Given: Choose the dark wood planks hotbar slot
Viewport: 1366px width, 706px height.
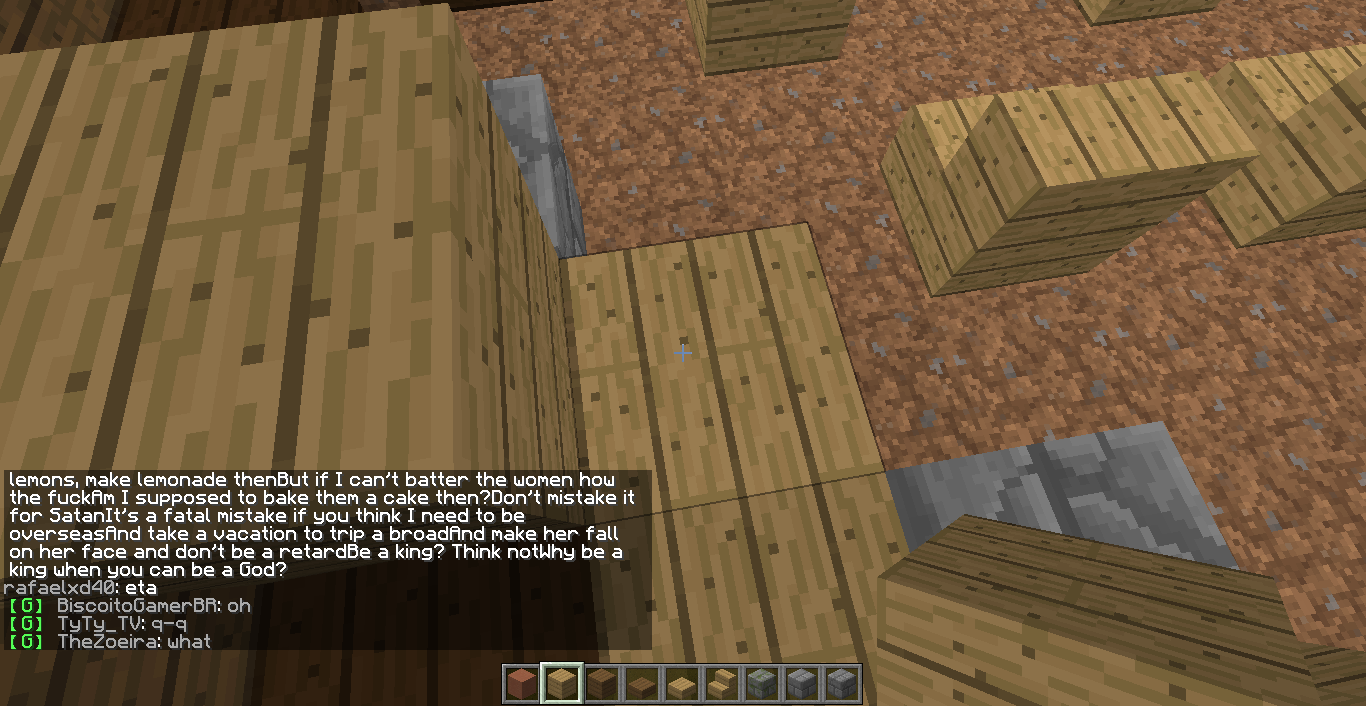Looking at the screenshot, I should 601,684.
